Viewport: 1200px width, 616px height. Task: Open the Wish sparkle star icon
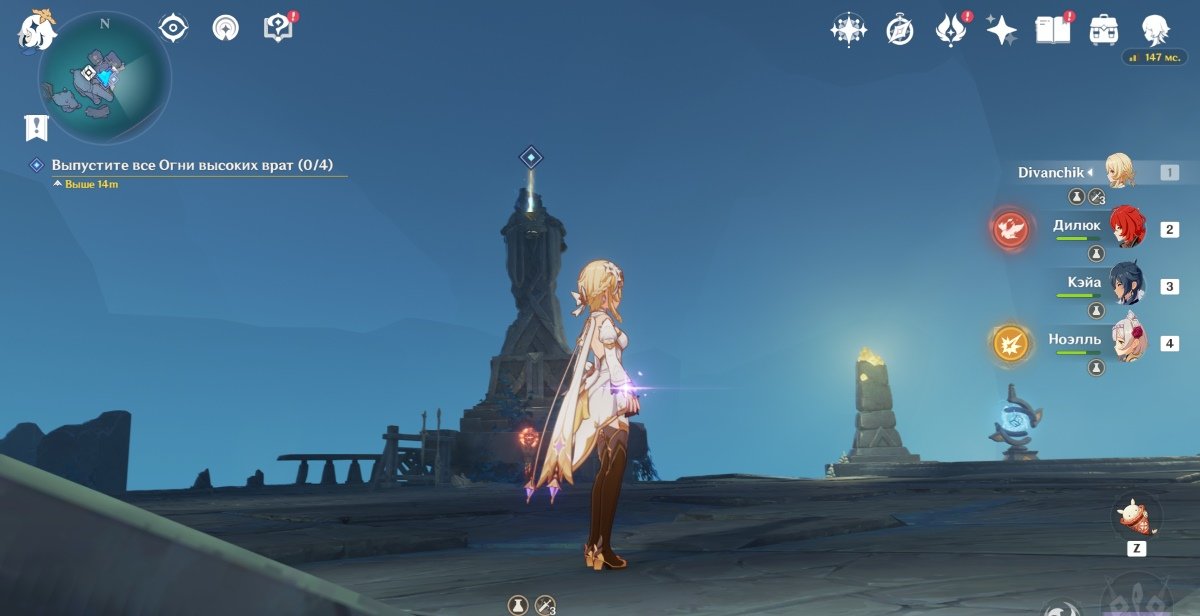coord(1001,30)
